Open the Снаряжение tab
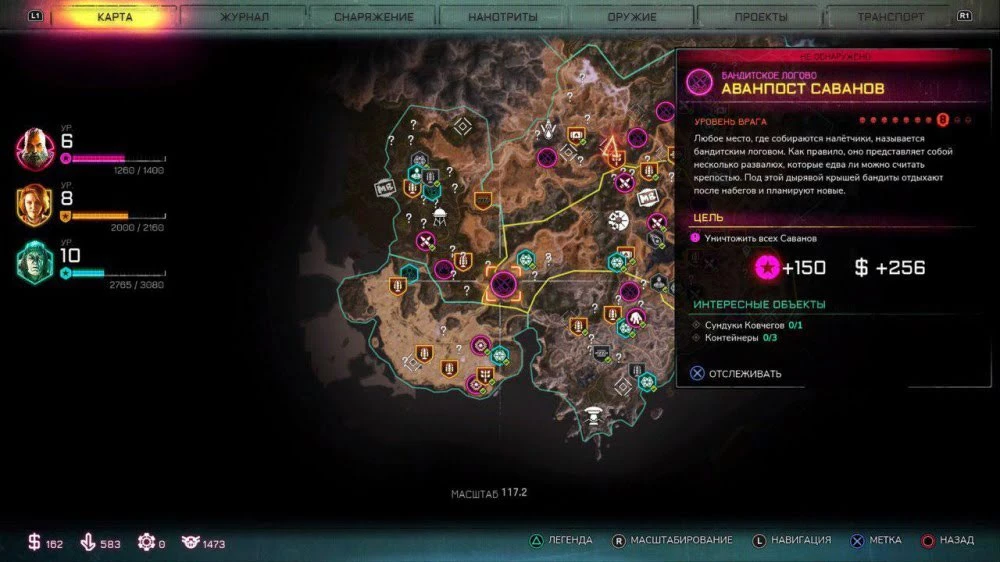 coord(372,17)
